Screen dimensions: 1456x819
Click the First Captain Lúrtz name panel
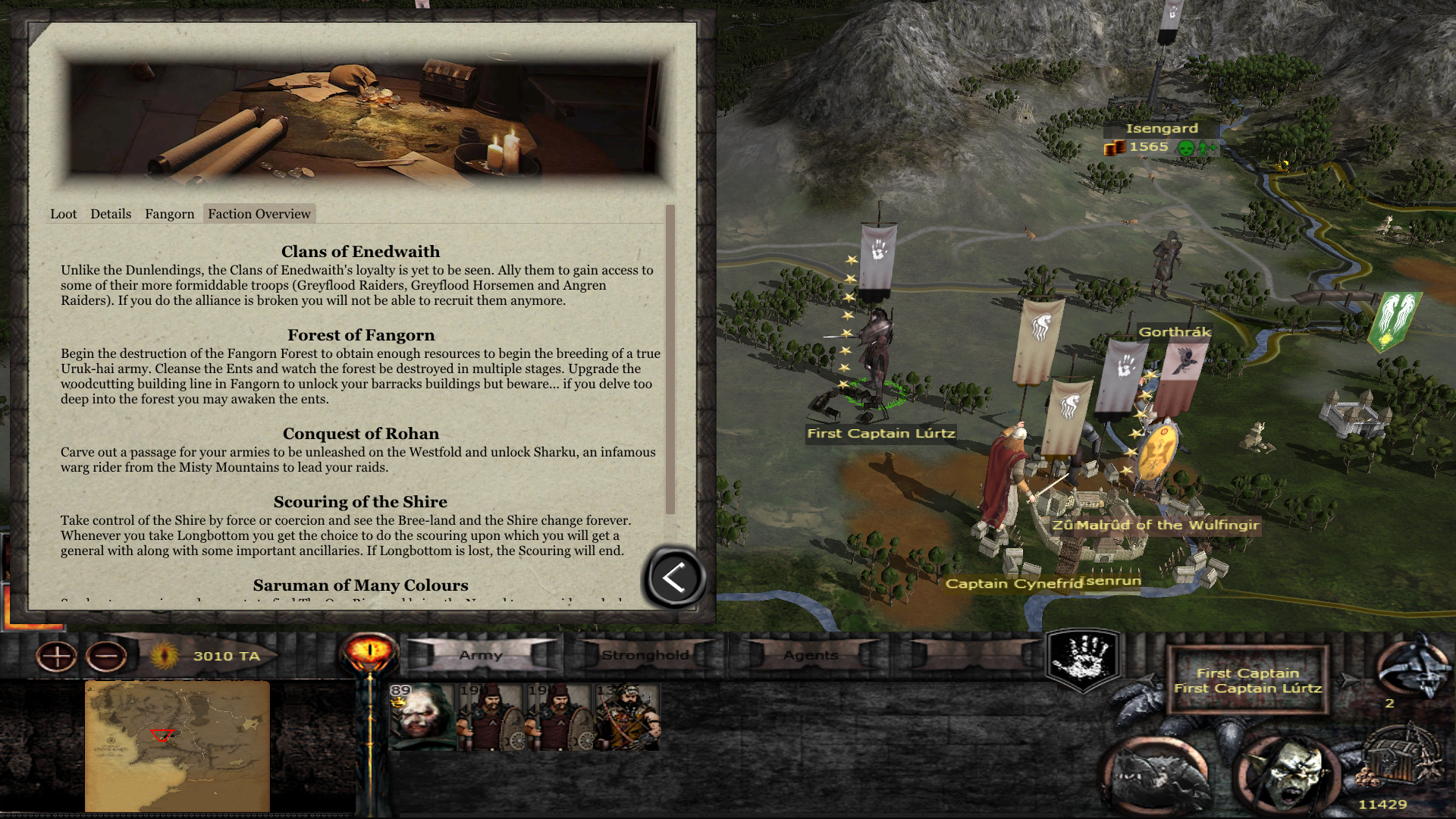pyautogui.click(x=1247, y=680)
